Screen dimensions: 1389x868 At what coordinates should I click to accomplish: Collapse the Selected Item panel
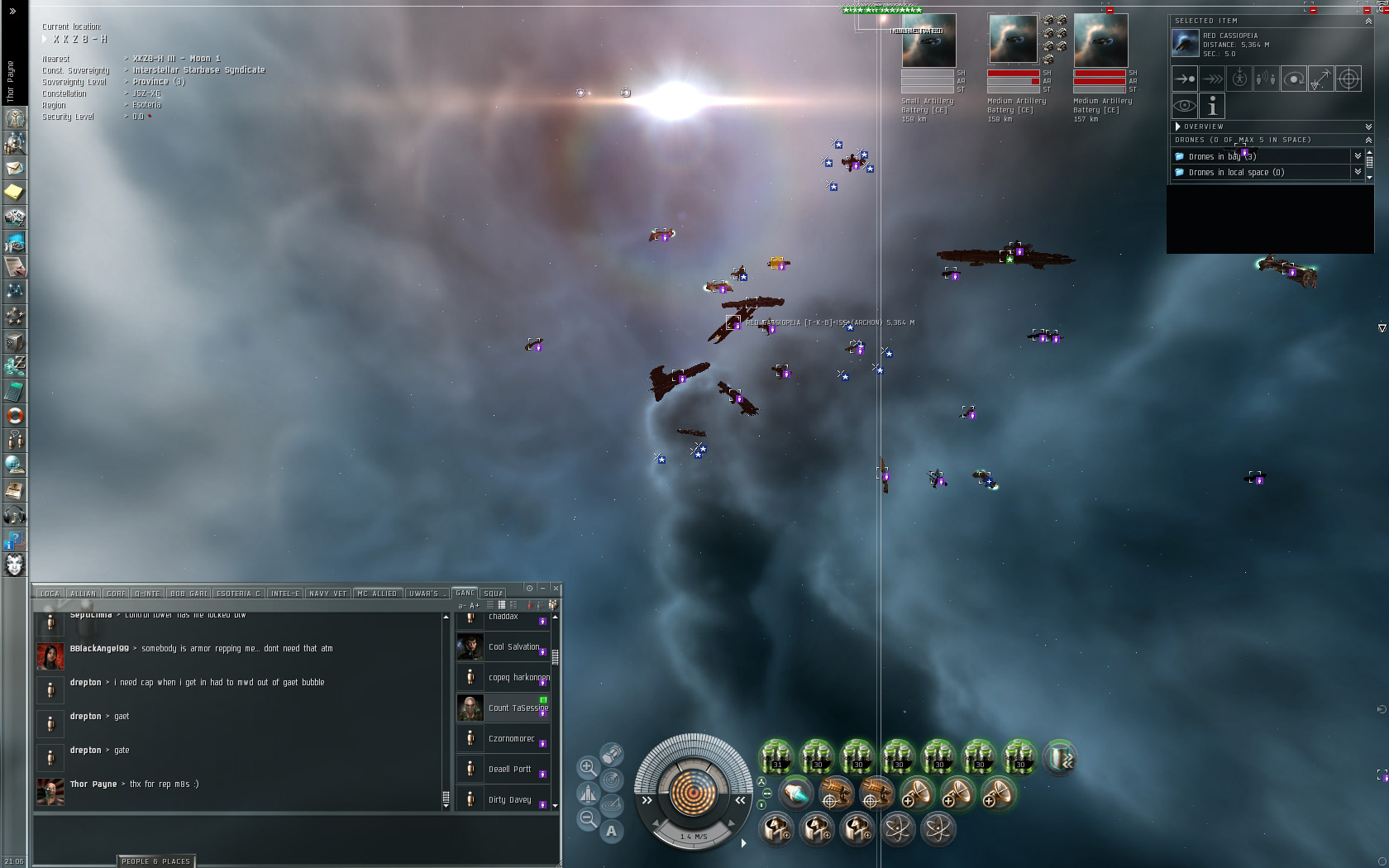point(1368,21)
